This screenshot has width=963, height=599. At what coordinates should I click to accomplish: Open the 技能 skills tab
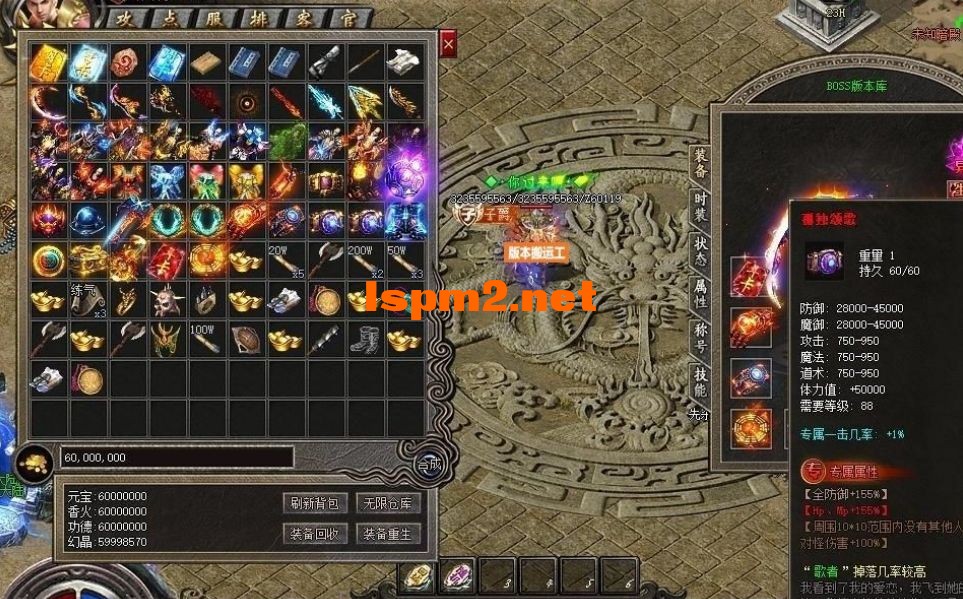point(701,382)
